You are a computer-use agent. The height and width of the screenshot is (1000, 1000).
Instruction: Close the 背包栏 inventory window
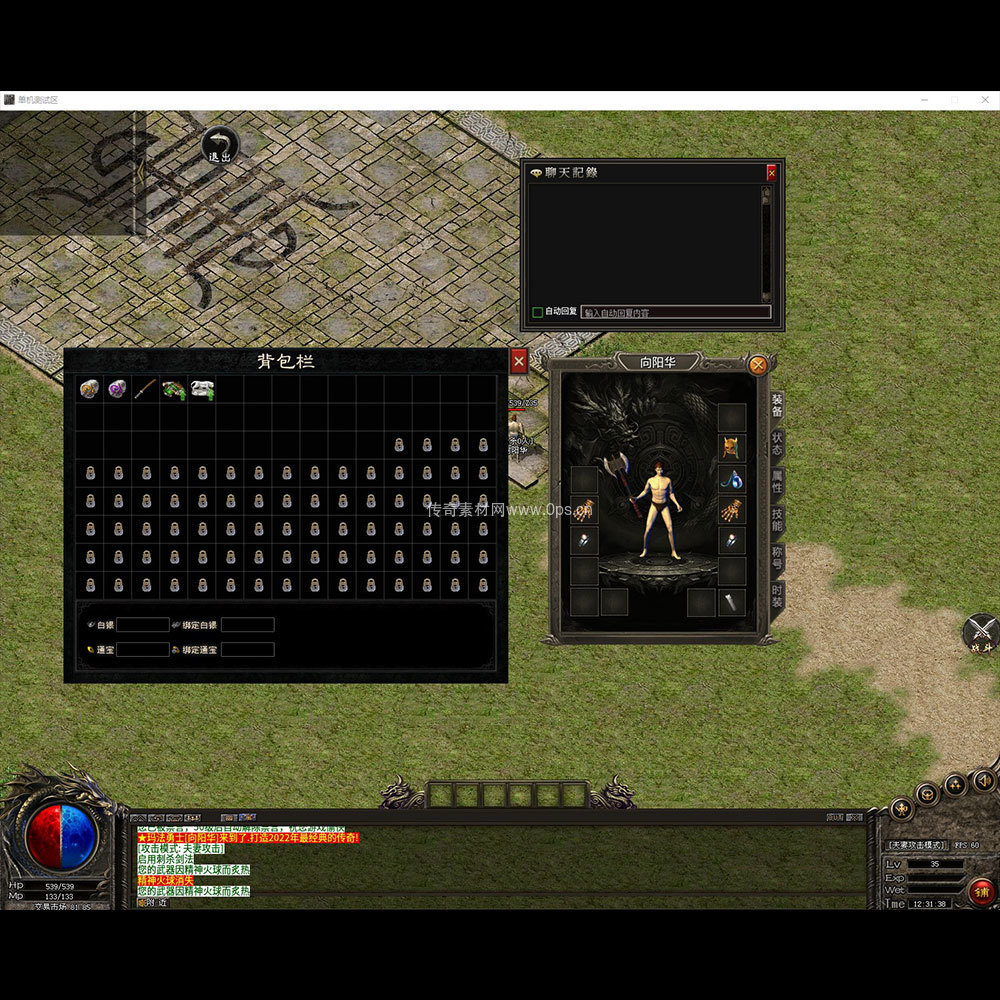[518, 361]
